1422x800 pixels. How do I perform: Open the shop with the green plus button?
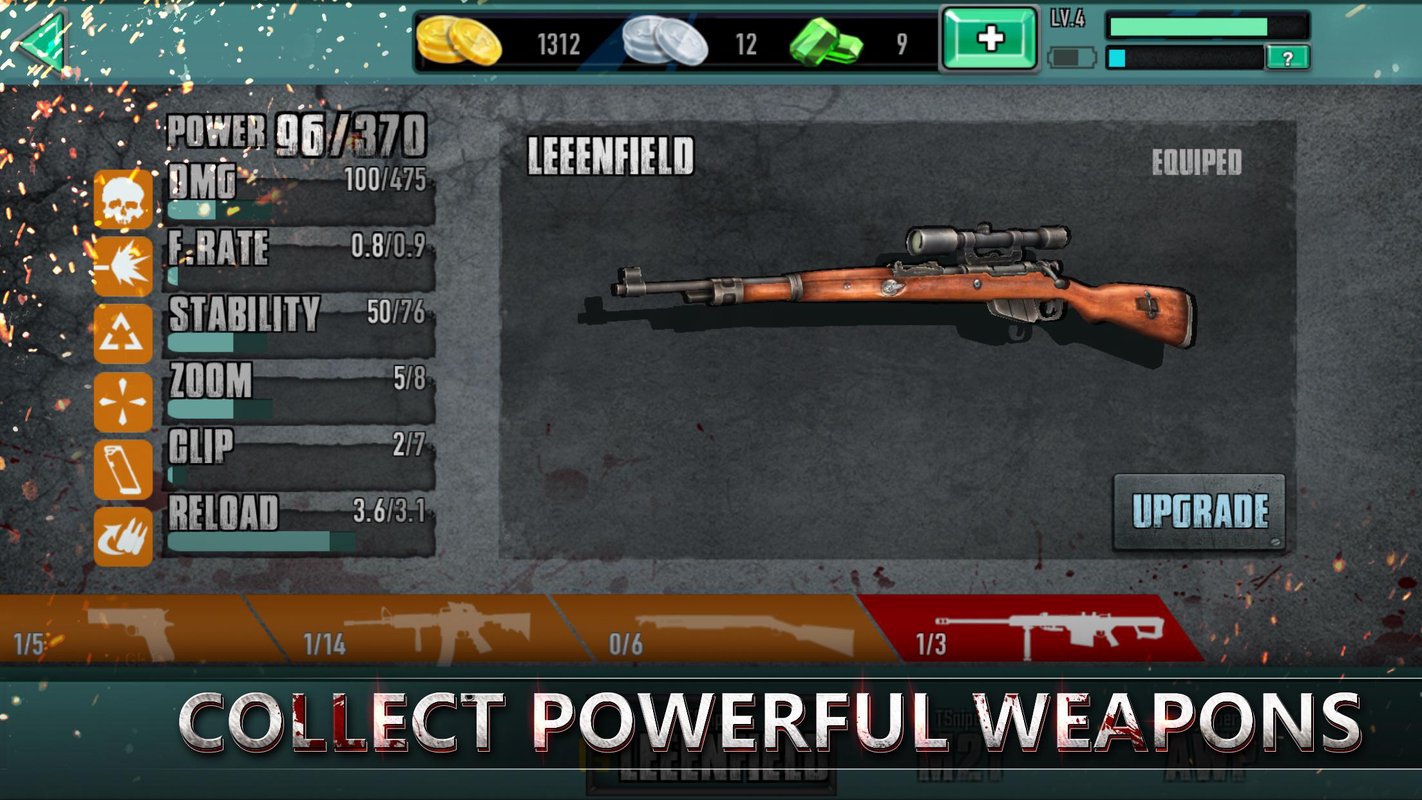[990, 40]
